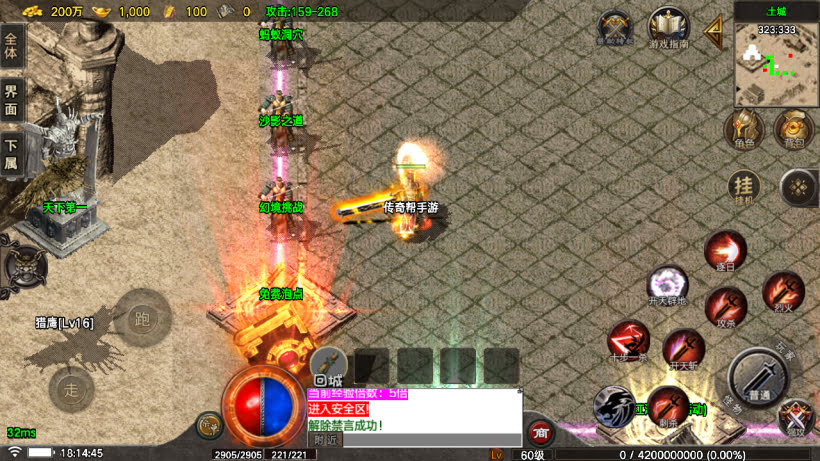Activate the 烈火 skill
820x461 pixels.
point(783,291)
